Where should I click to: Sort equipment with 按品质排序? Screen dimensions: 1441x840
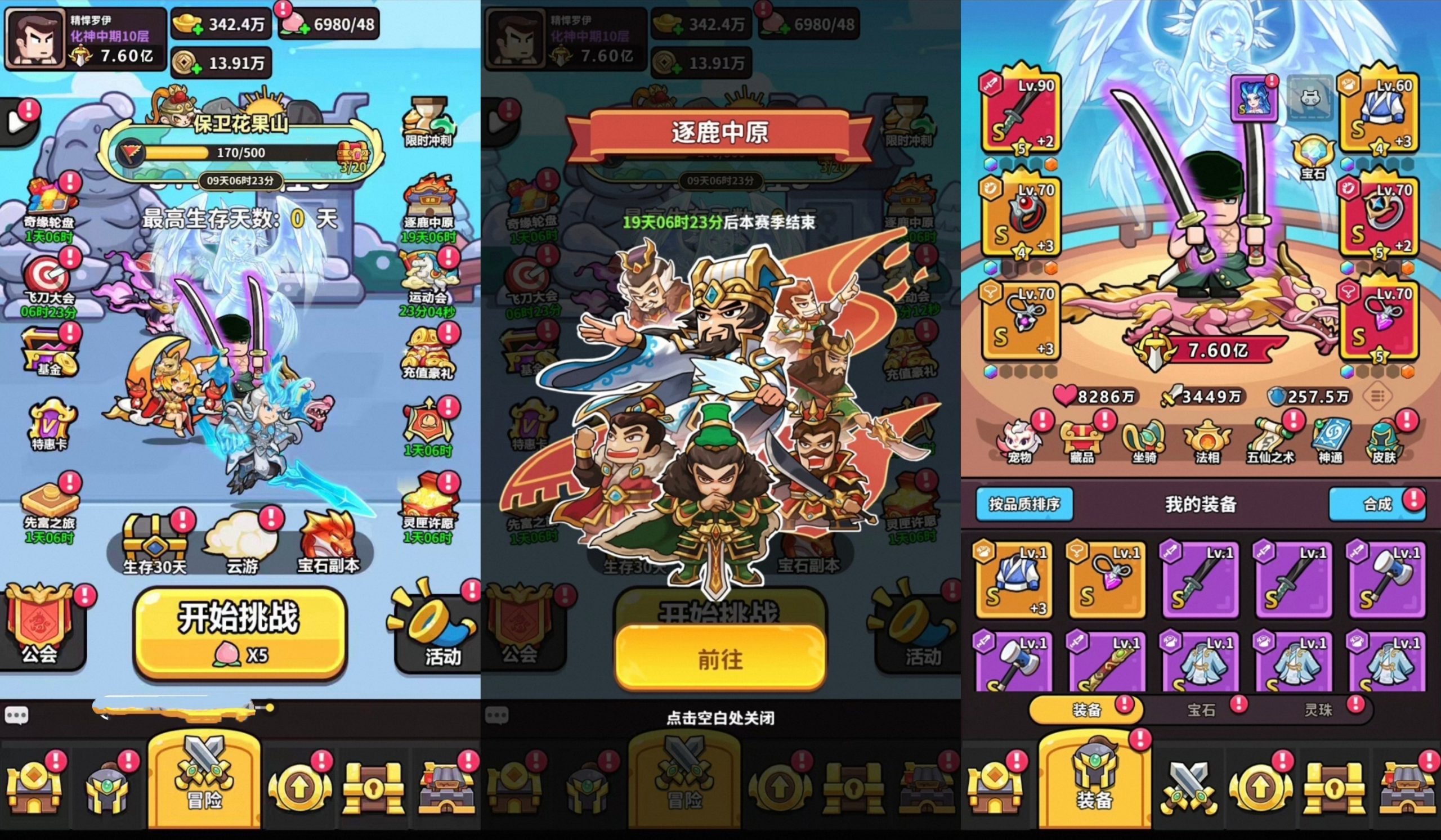[1023, 504]
